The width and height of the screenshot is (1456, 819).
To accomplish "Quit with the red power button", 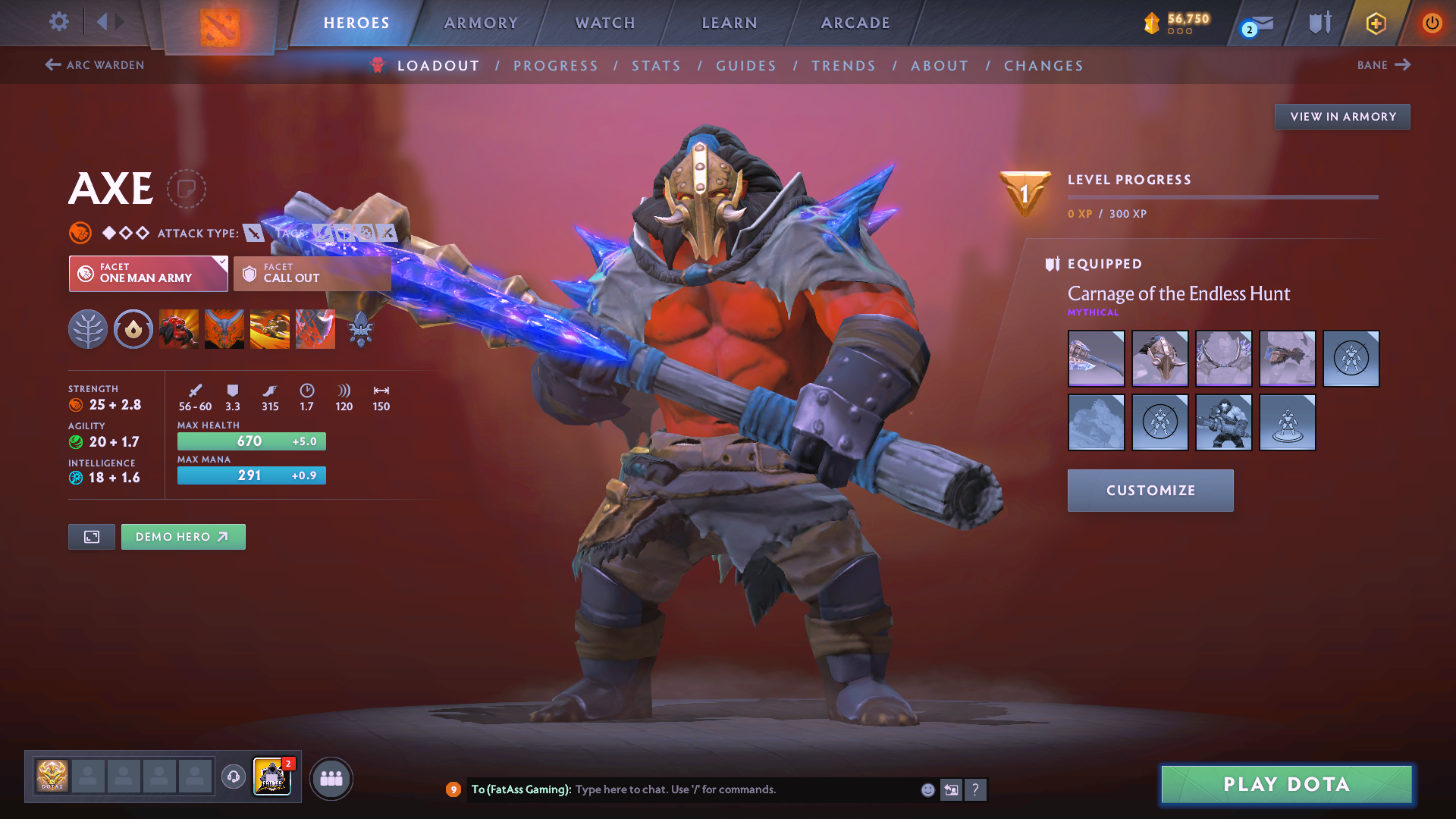I will (1432, 23).
